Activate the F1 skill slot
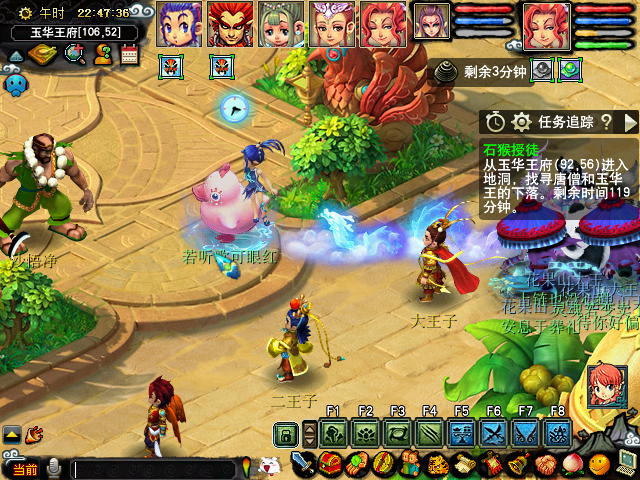 pos(334,433)
